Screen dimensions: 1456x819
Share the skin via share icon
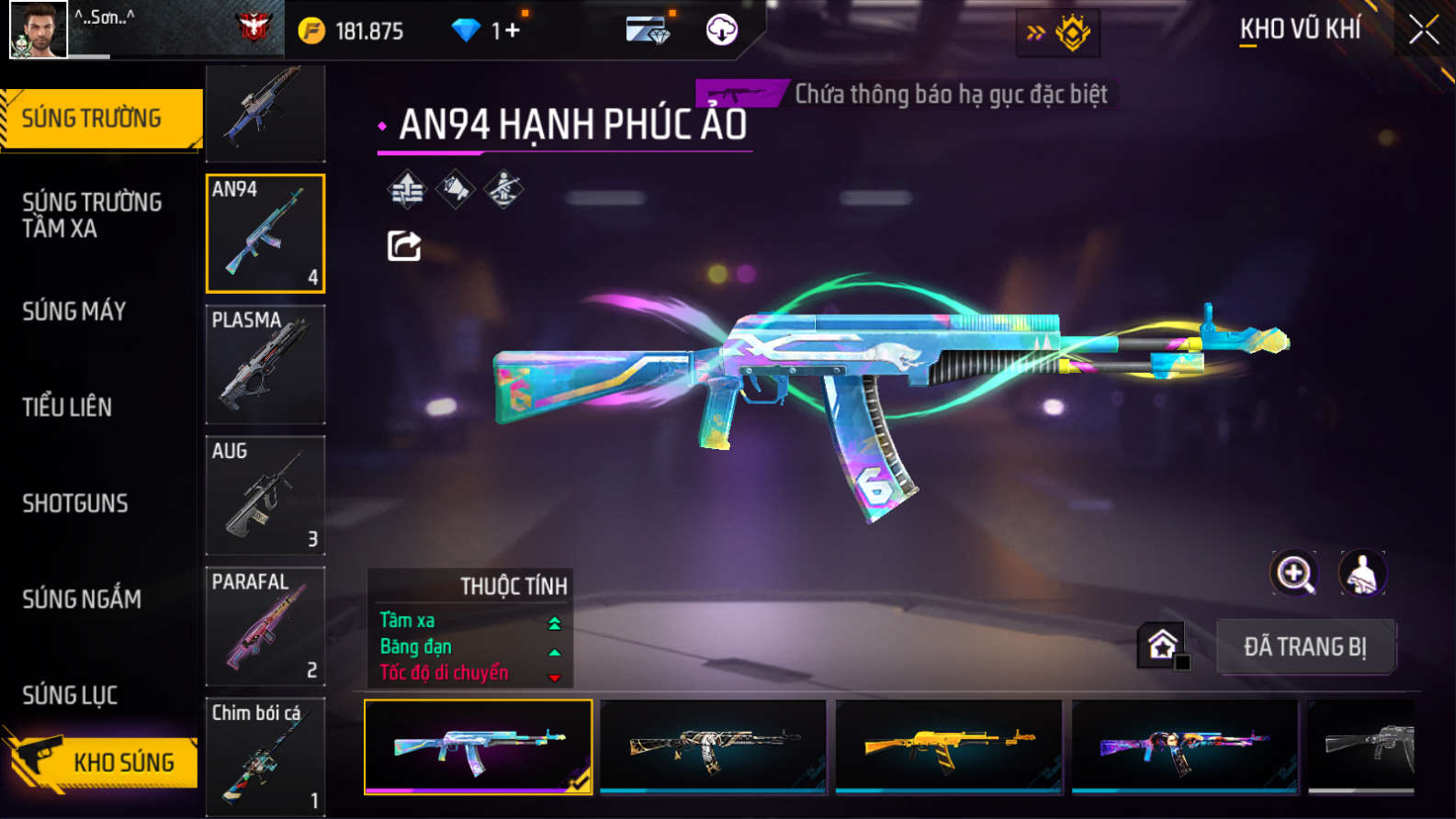pos(404,246)
